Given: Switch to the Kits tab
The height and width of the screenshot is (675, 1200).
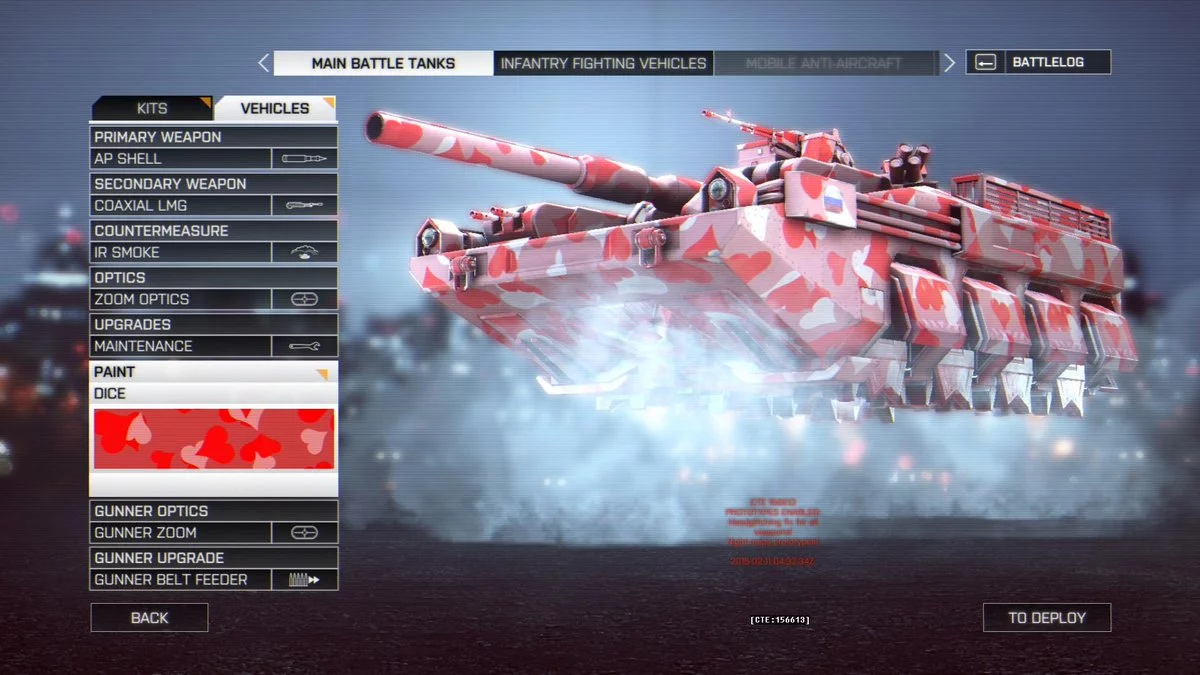Looking at the screenshot, I should point(152,108).
